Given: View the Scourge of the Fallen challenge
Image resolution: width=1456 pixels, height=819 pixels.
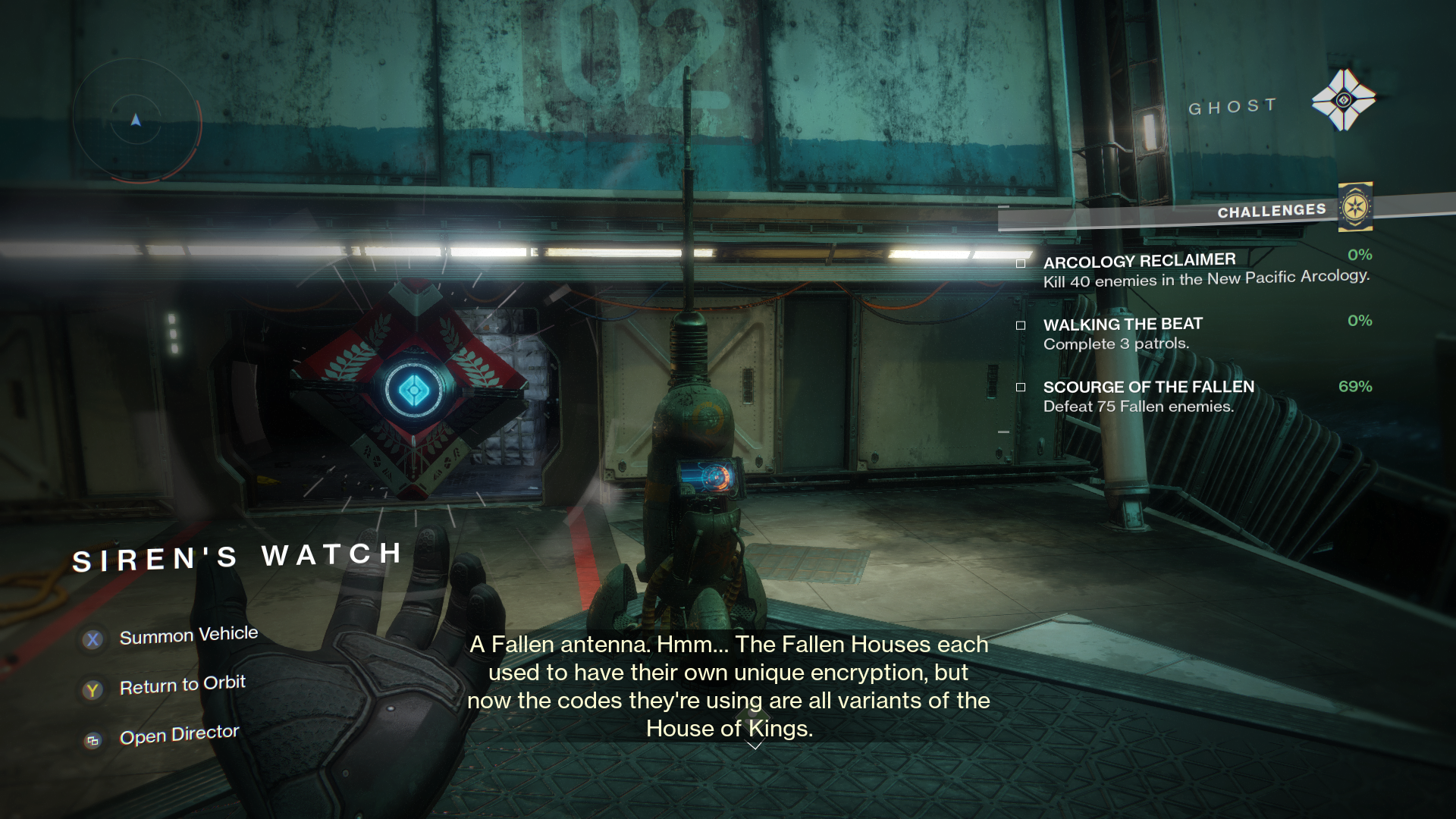Looking at the screenshot, I should 1148,388.
